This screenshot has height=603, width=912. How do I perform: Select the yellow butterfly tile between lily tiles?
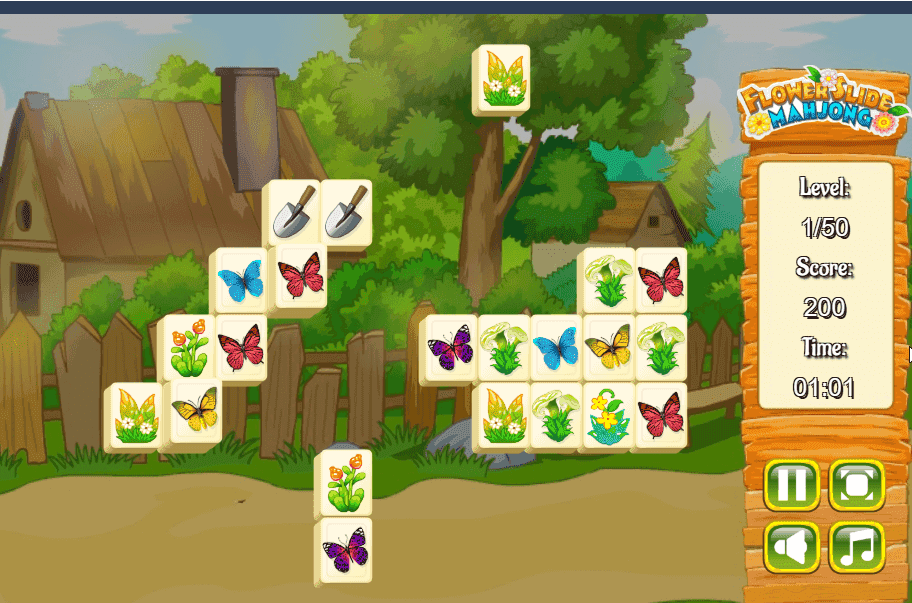(609, 348)
